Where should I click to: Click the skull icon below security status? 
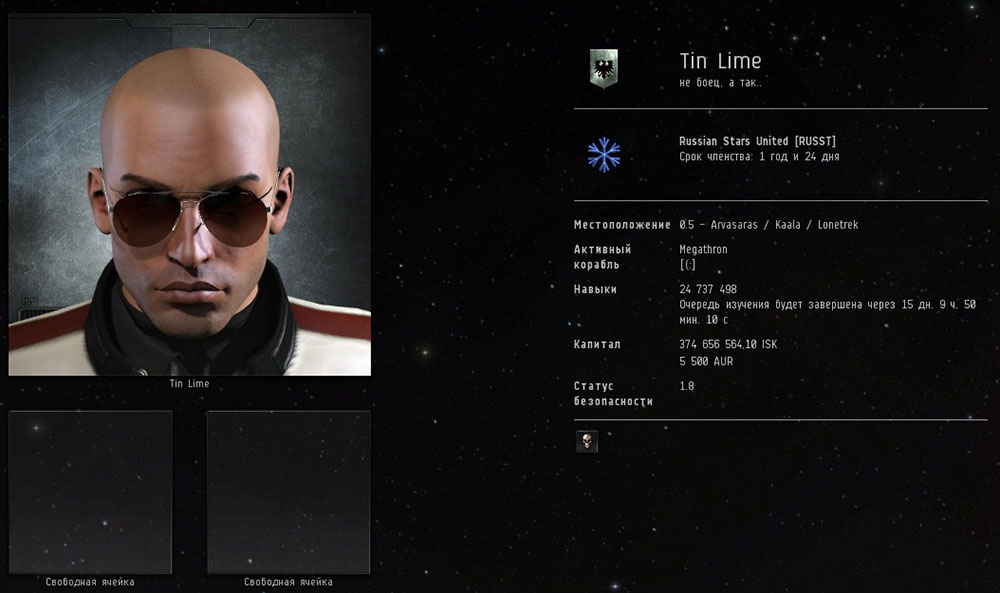pyautogui.click(x=587, y=441)
